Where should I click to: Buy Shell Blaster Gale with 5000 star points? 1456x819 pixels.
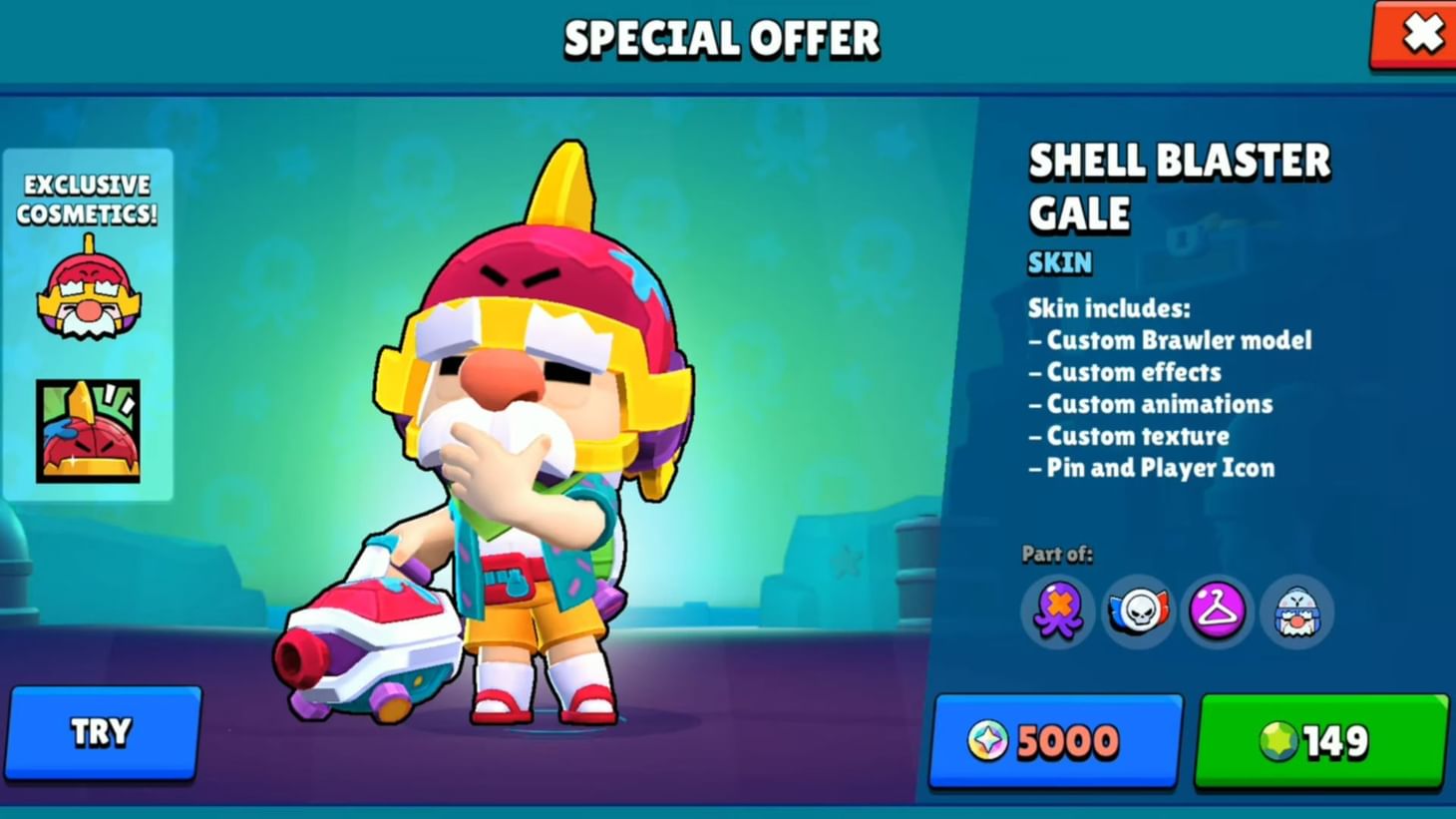coord(1053,741)
